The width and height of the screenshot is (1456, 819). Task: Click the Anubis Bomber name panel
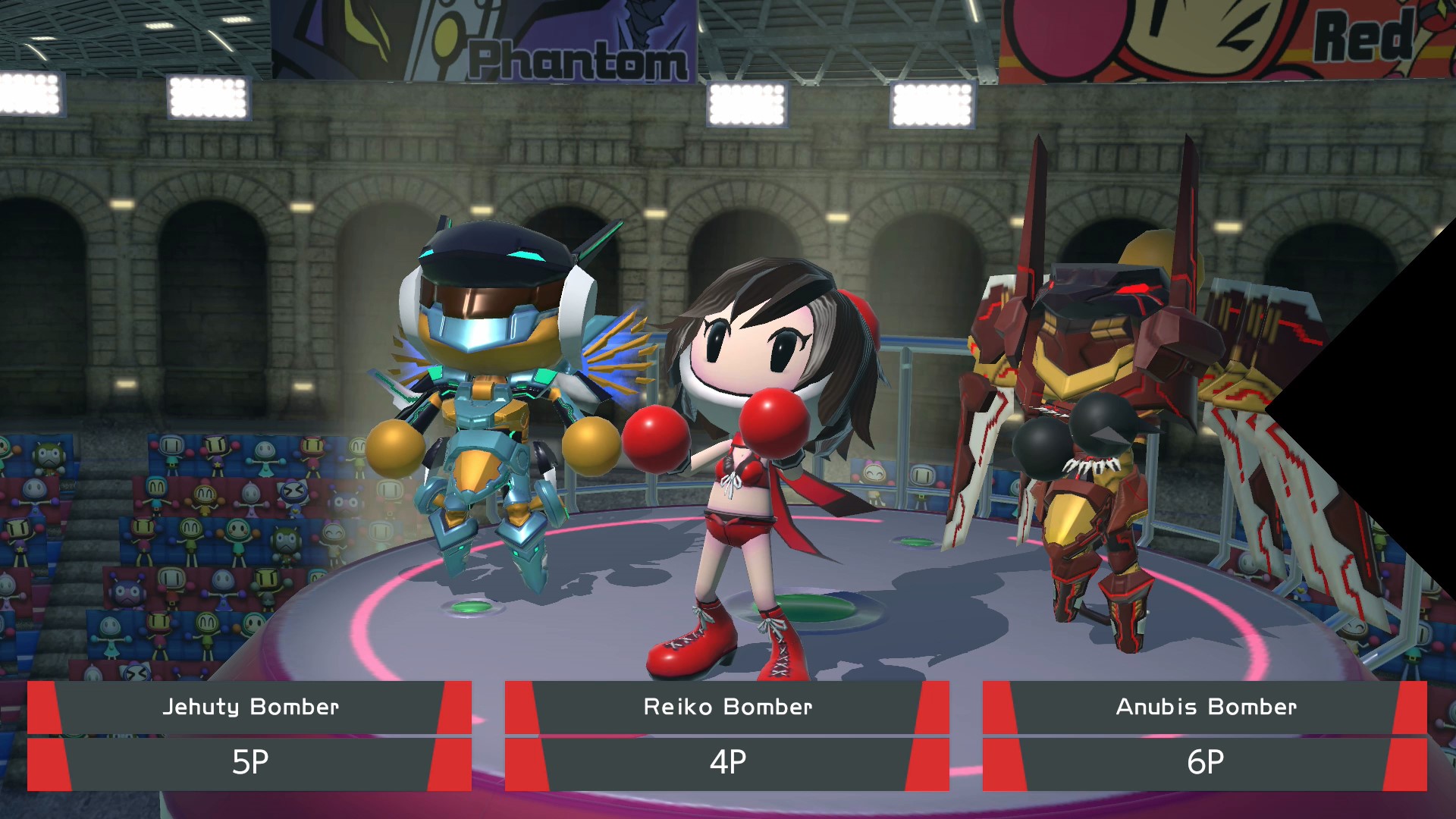1205,708
